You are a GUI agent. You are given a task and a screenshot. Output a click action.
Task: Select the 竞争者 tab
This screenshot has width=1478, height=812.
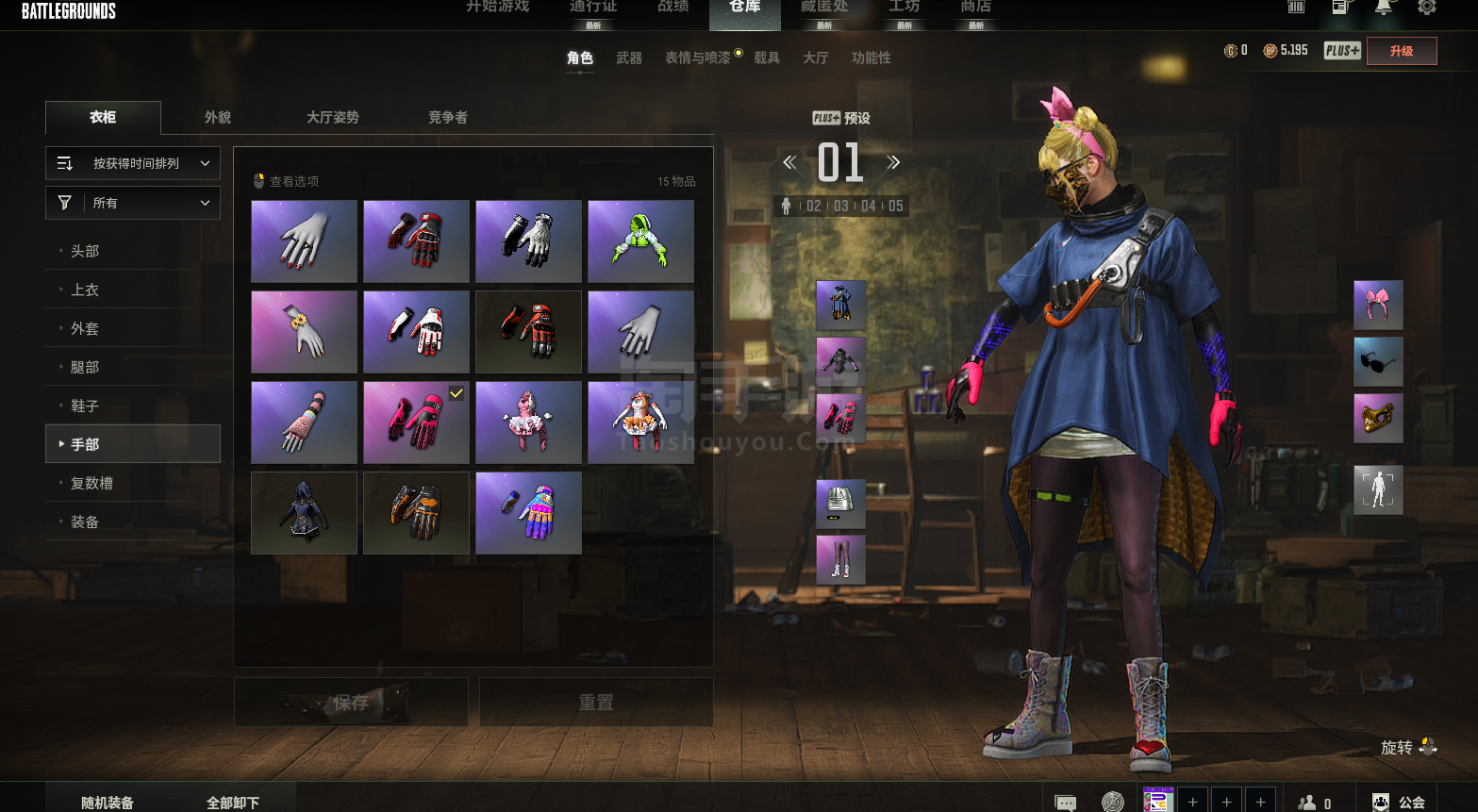(x=447, y=118)
